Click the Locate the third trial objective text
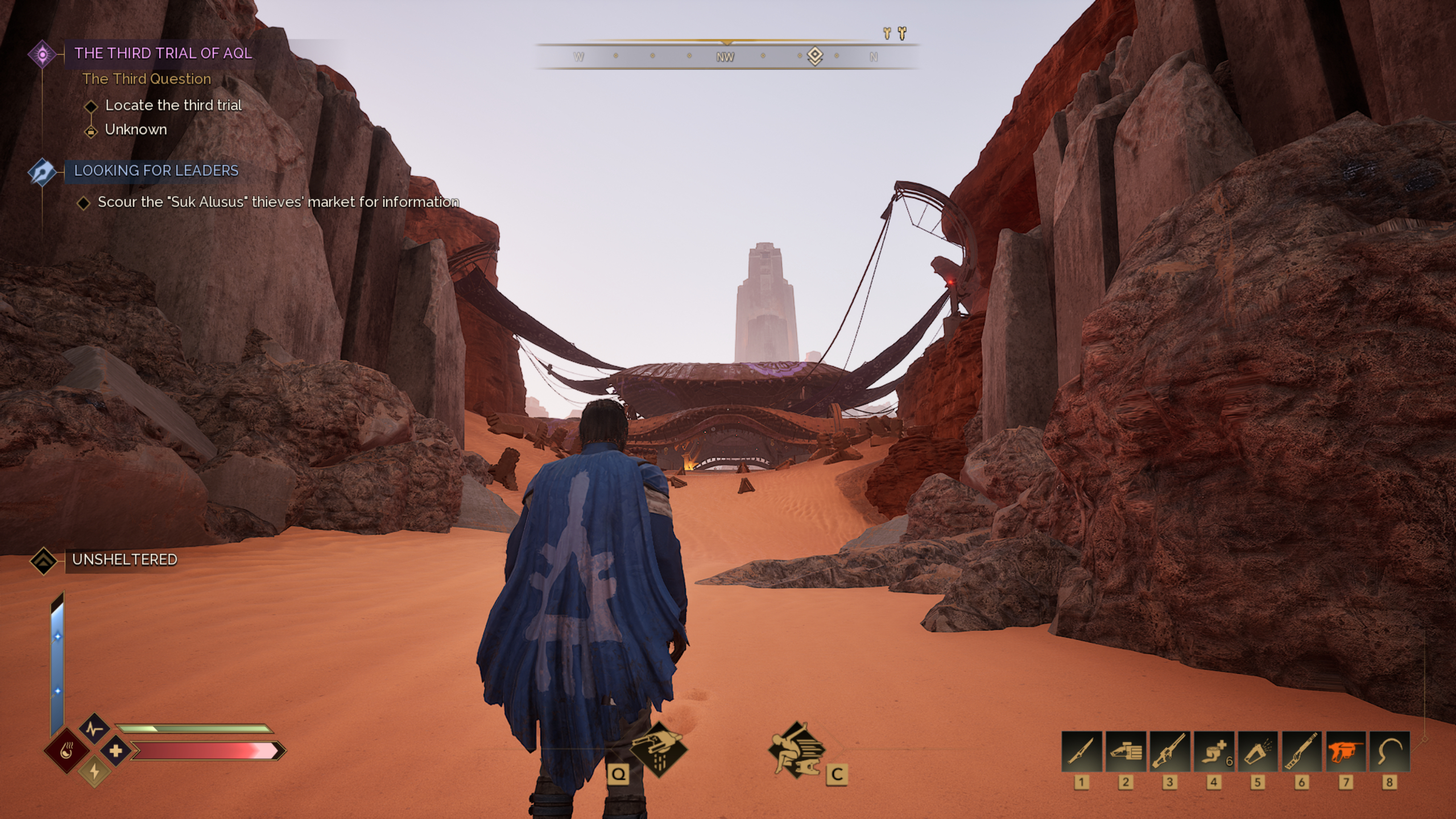Image resolution: width=1456 pixels, height=819 pixels. [x=172, y=105]
